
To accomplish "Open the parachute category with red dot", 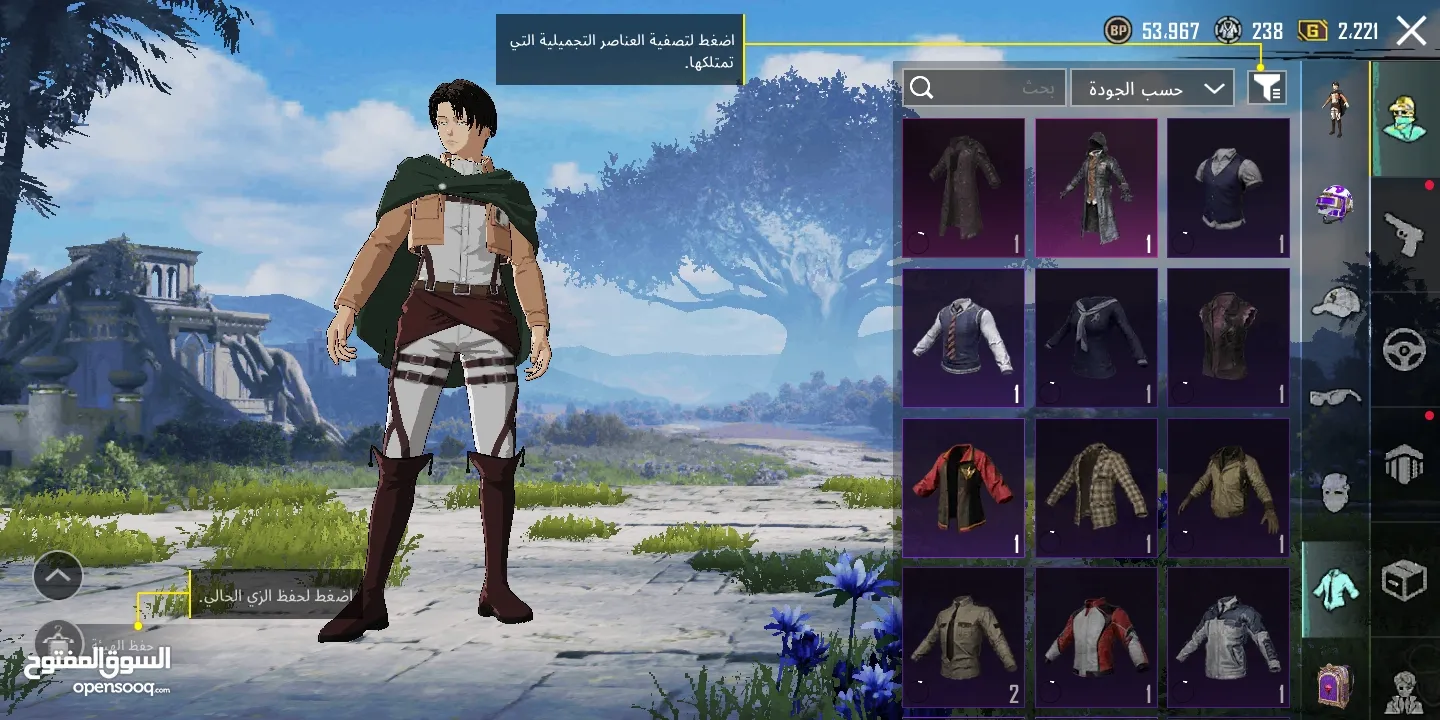I will [x=1405, y=463].
